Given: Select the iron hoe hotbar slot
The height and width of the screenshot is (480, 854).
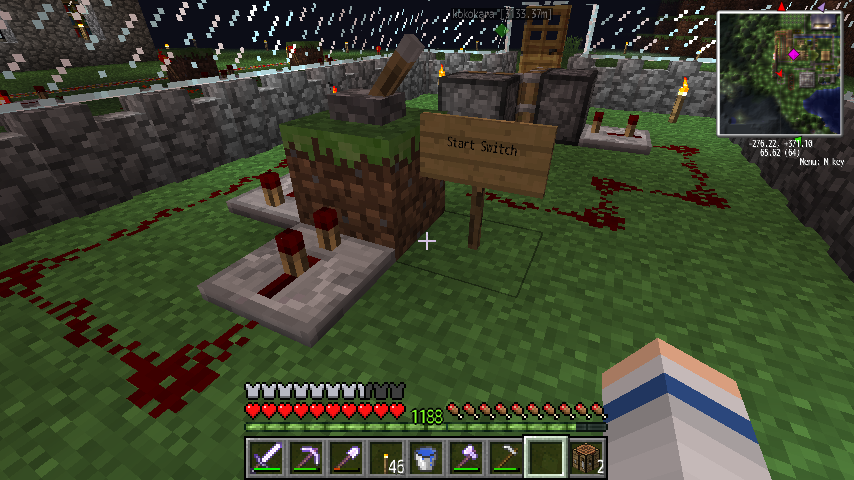Looking at the screenshot, I should point(505,458).
